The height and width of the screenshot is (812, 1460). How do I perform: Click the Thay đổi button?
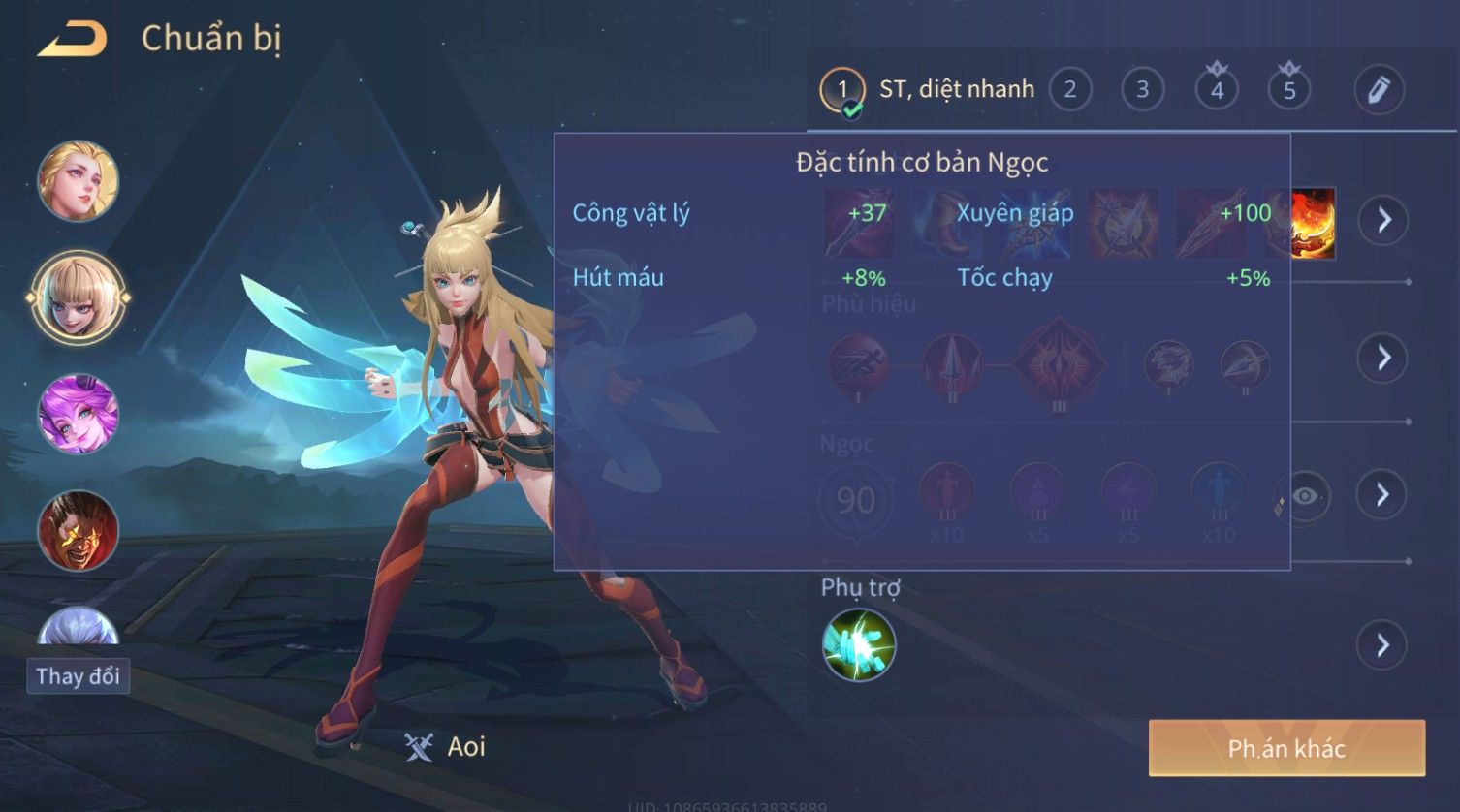[78, 675]
